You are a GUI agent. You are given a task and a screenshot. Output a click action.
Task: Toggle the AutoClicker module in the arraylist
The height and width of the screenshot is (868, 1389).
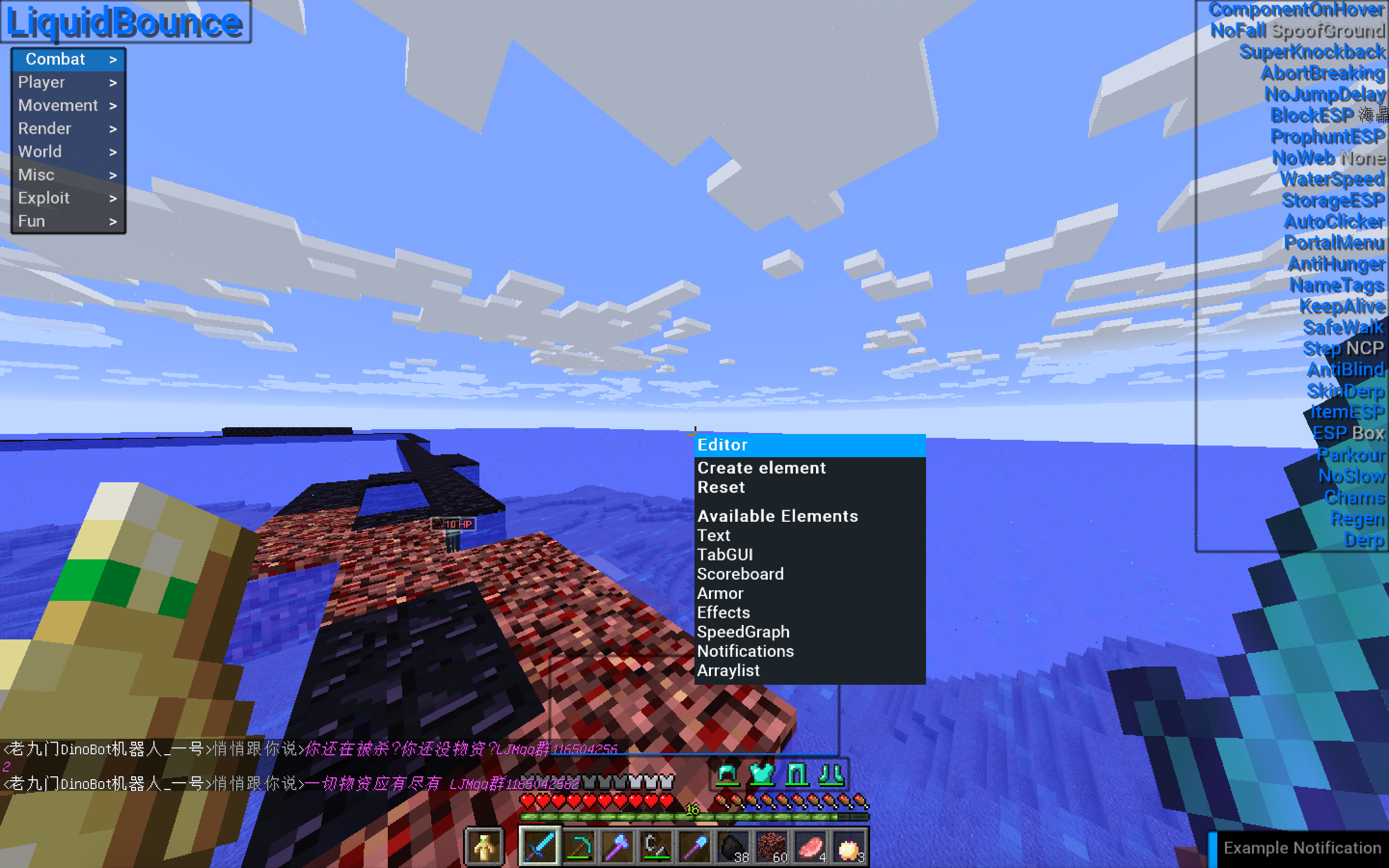pos(1334,222)
